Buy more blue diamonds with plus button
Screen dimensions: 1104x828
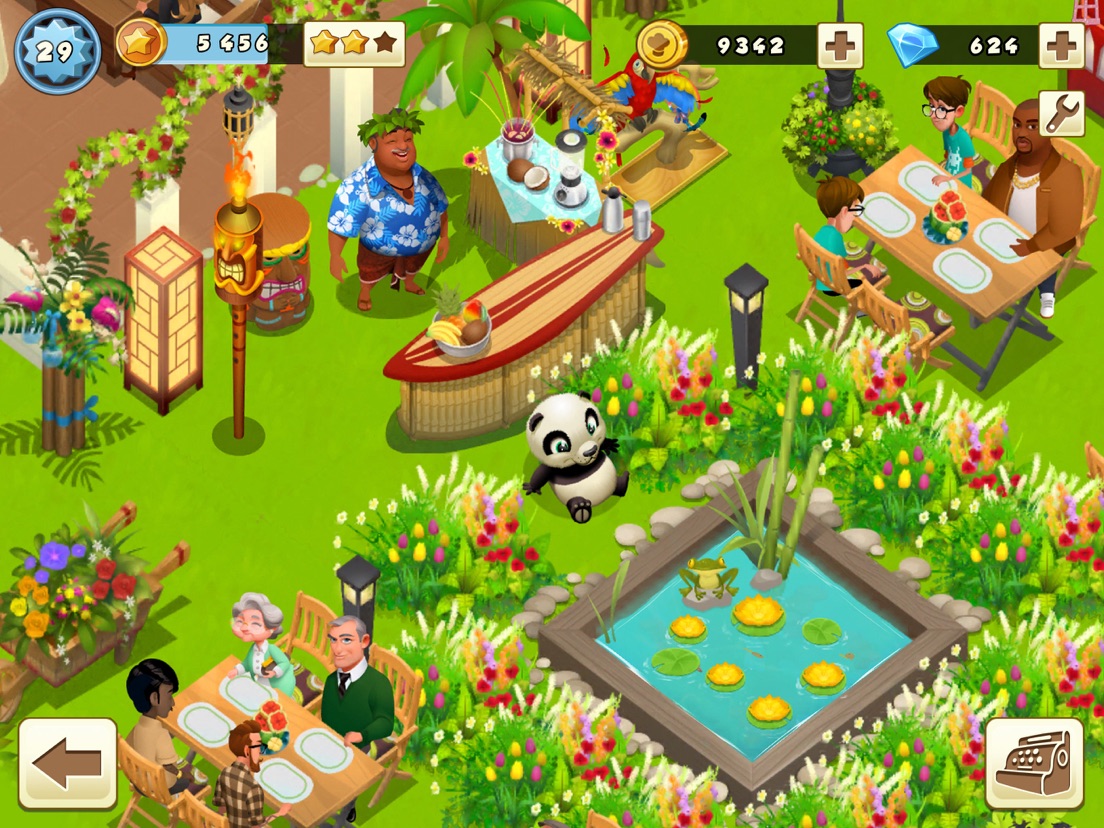point(1061,45)
